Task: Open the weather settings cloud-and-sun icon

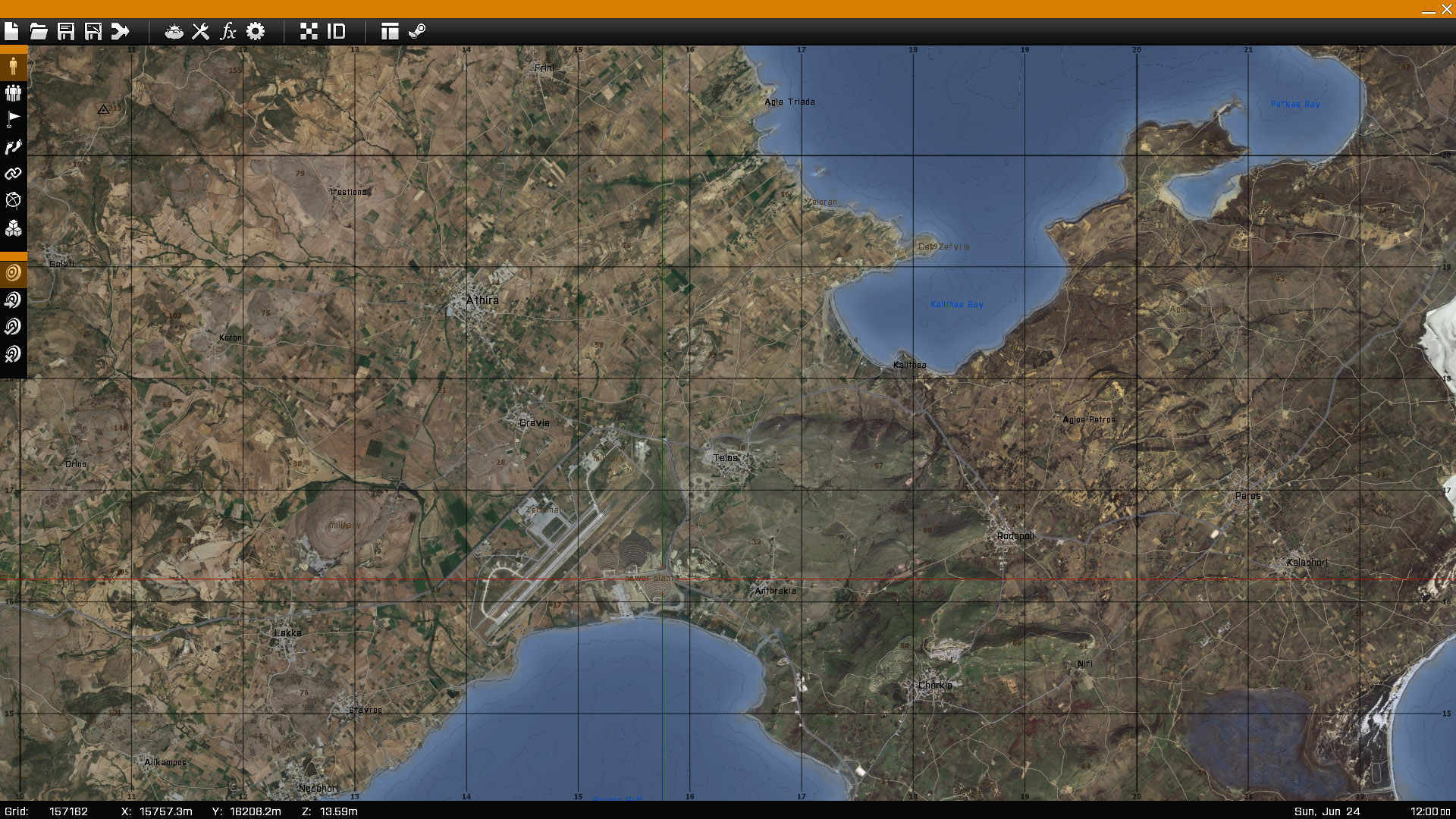Action: tap(174, 31)
